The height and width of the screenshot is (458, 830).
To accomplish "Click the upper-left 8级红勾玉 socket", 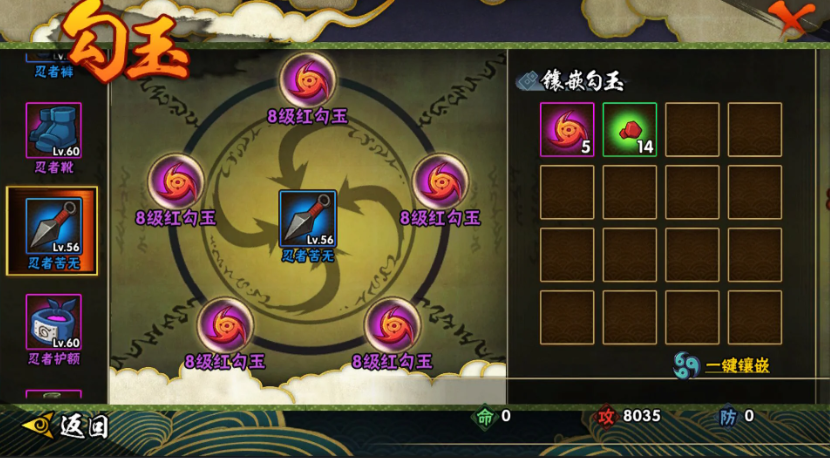I will pyautogui.click(x=176, y=182).
